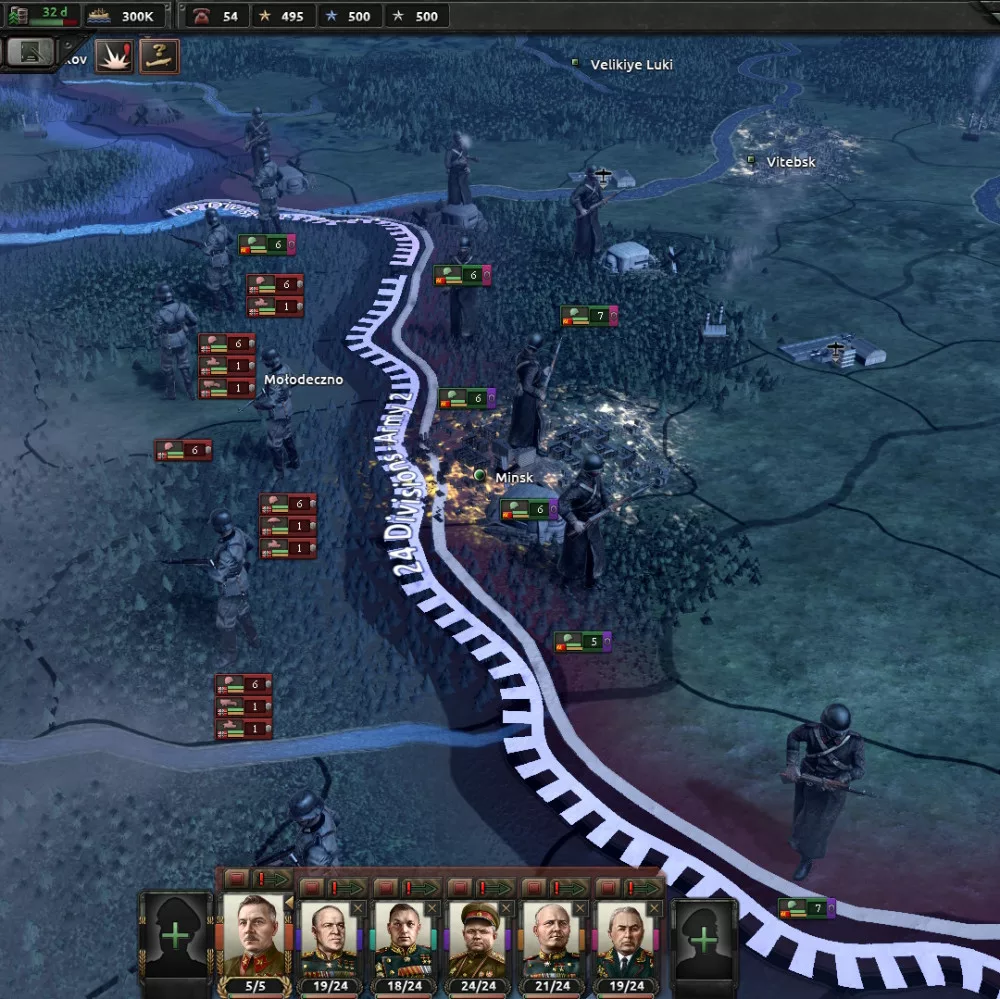Click the red stop button above the 5/5 marshal
This screenshot has width=1000, height=999.
point(236,879)
